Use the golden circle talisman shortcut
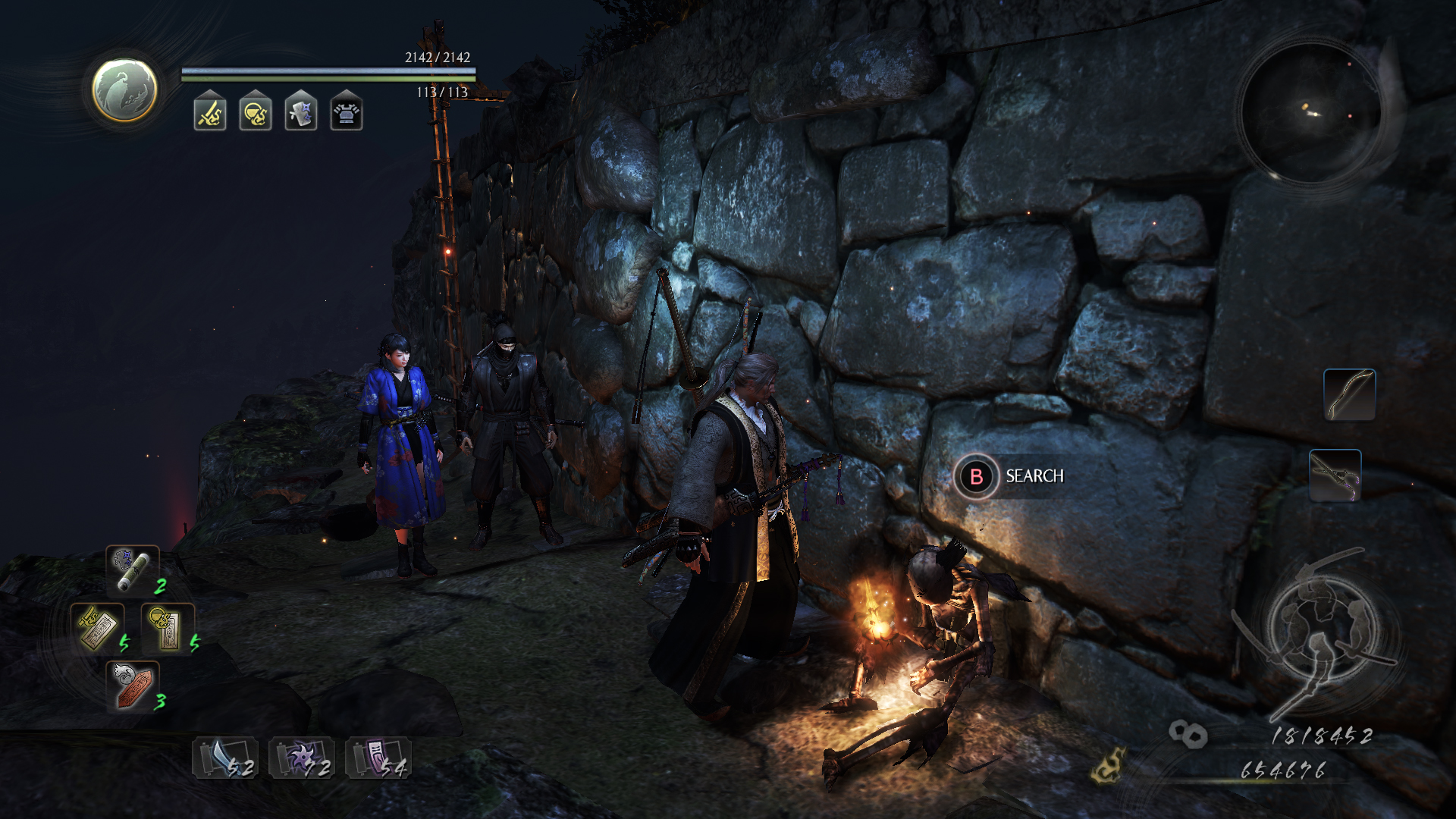Viewport: 1456px width, 819px height. [x=168, y=627]
